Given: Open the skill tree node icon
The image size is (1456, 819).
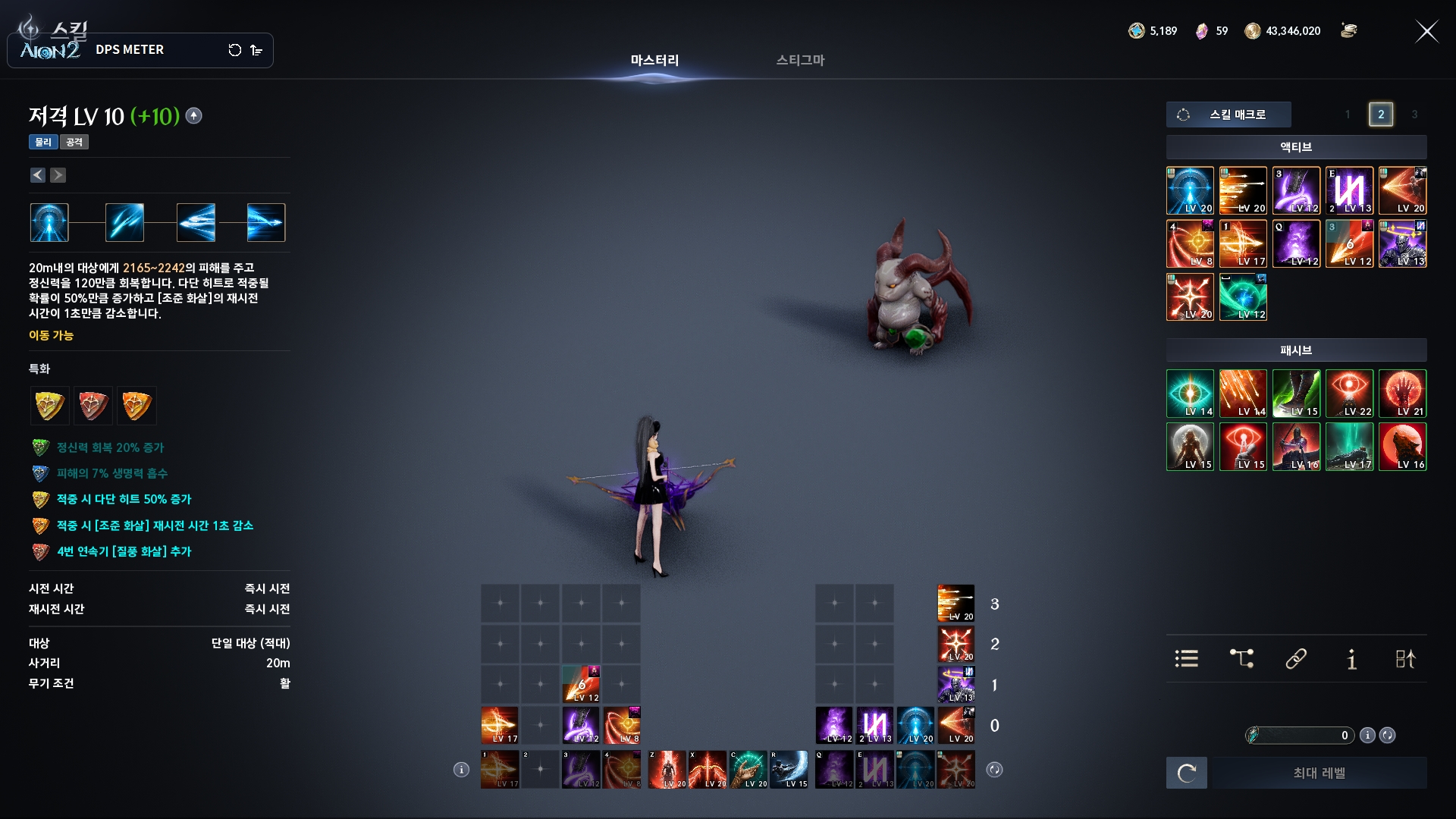Looking at the screenshot, I should pos(1241,659).
